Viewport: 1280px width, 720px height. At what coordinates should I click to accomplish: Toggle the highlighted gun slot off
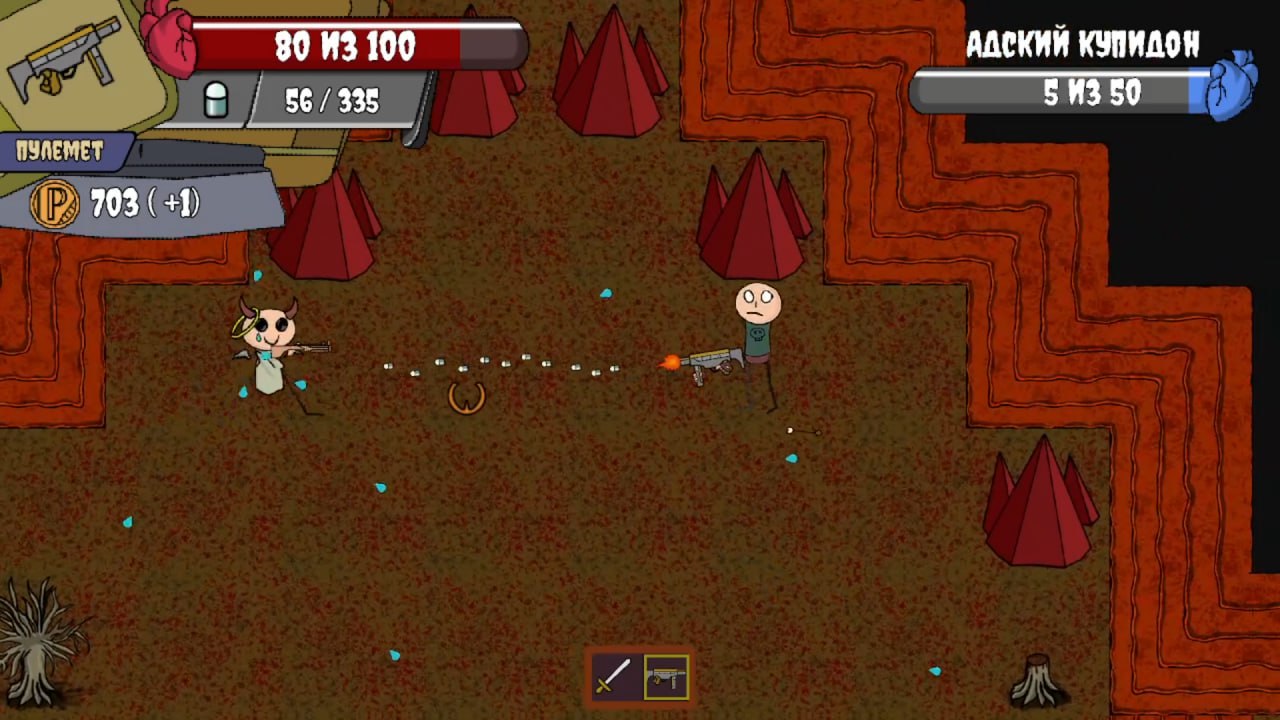point(668,677)
